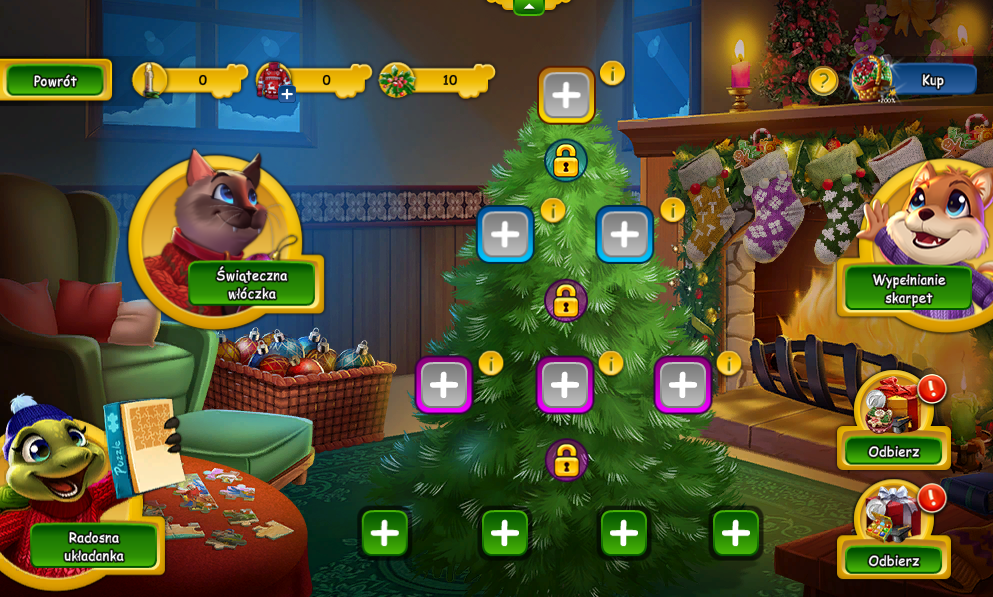Select the gold-framed slot at tree top

pos(566,96)
